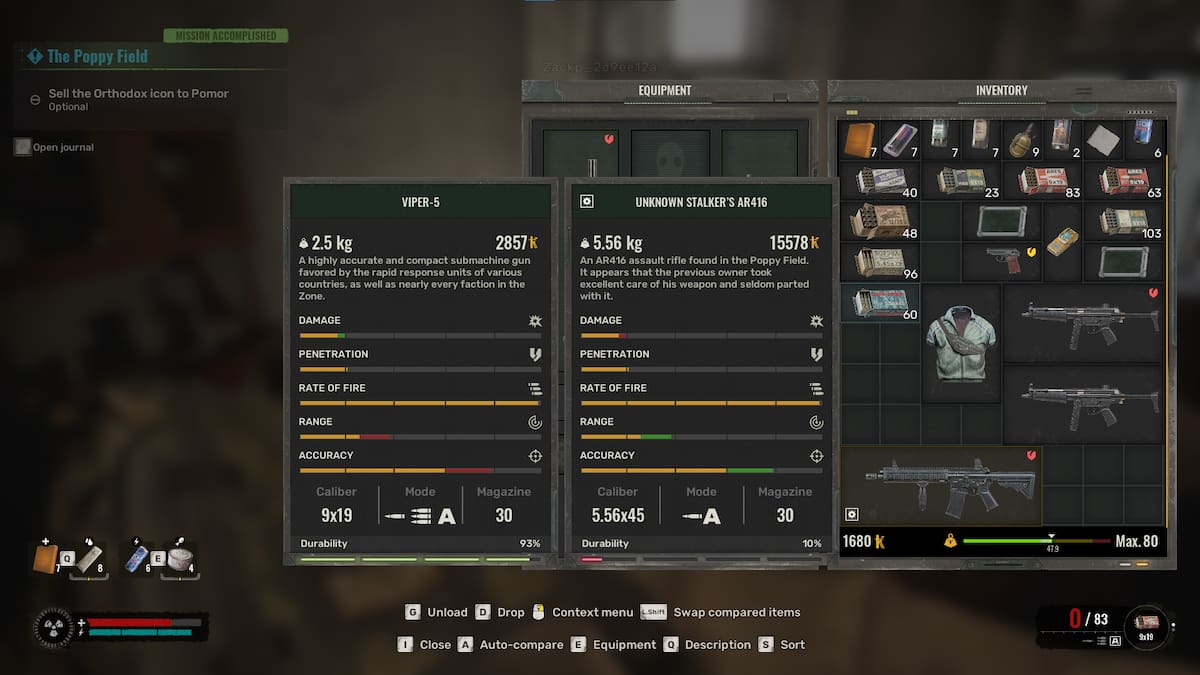
Task: Select the F-1 grenade stack of 9
Action: pos(1020,139)
